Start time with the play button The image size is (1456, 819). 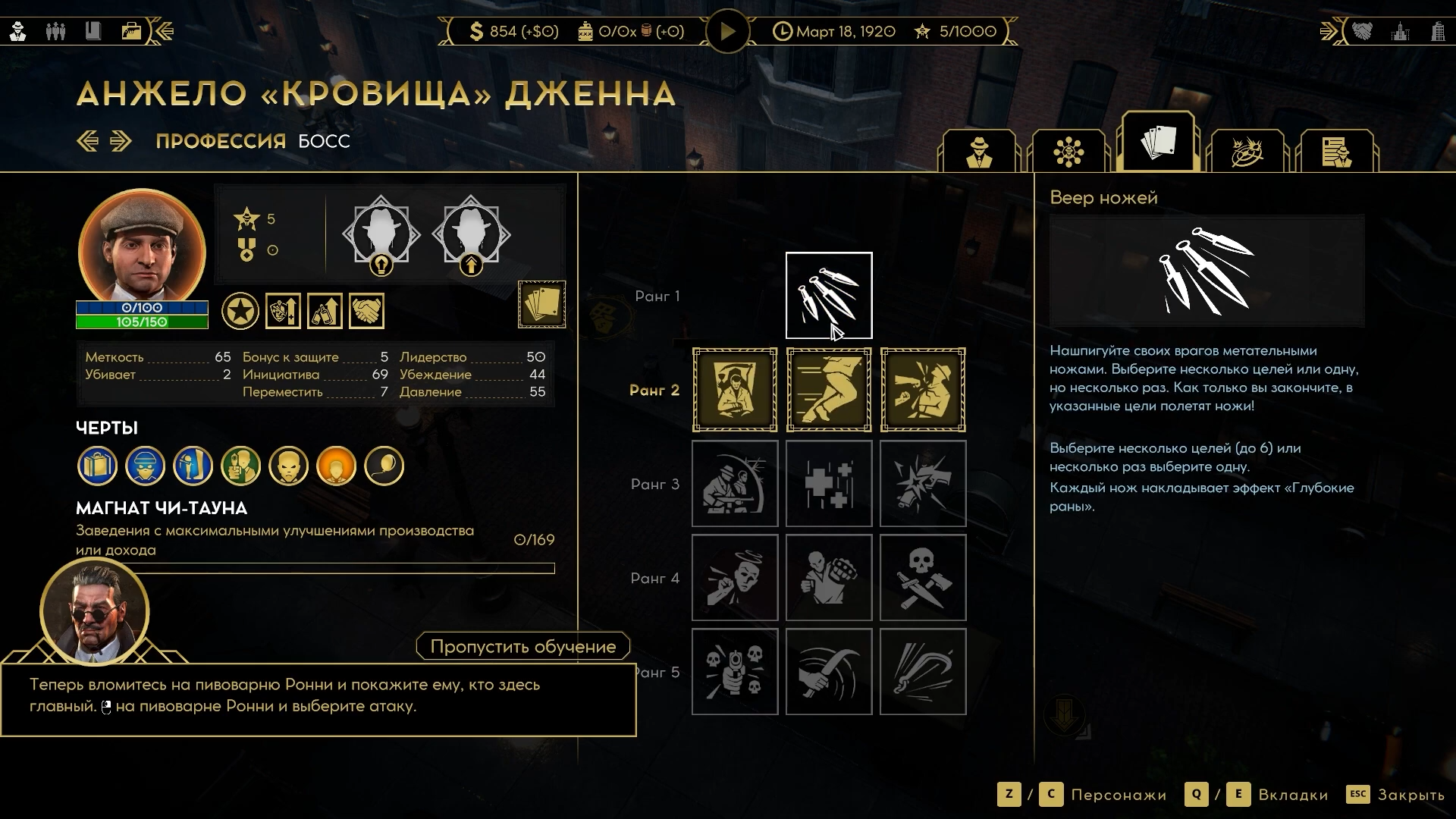point(727,32)
